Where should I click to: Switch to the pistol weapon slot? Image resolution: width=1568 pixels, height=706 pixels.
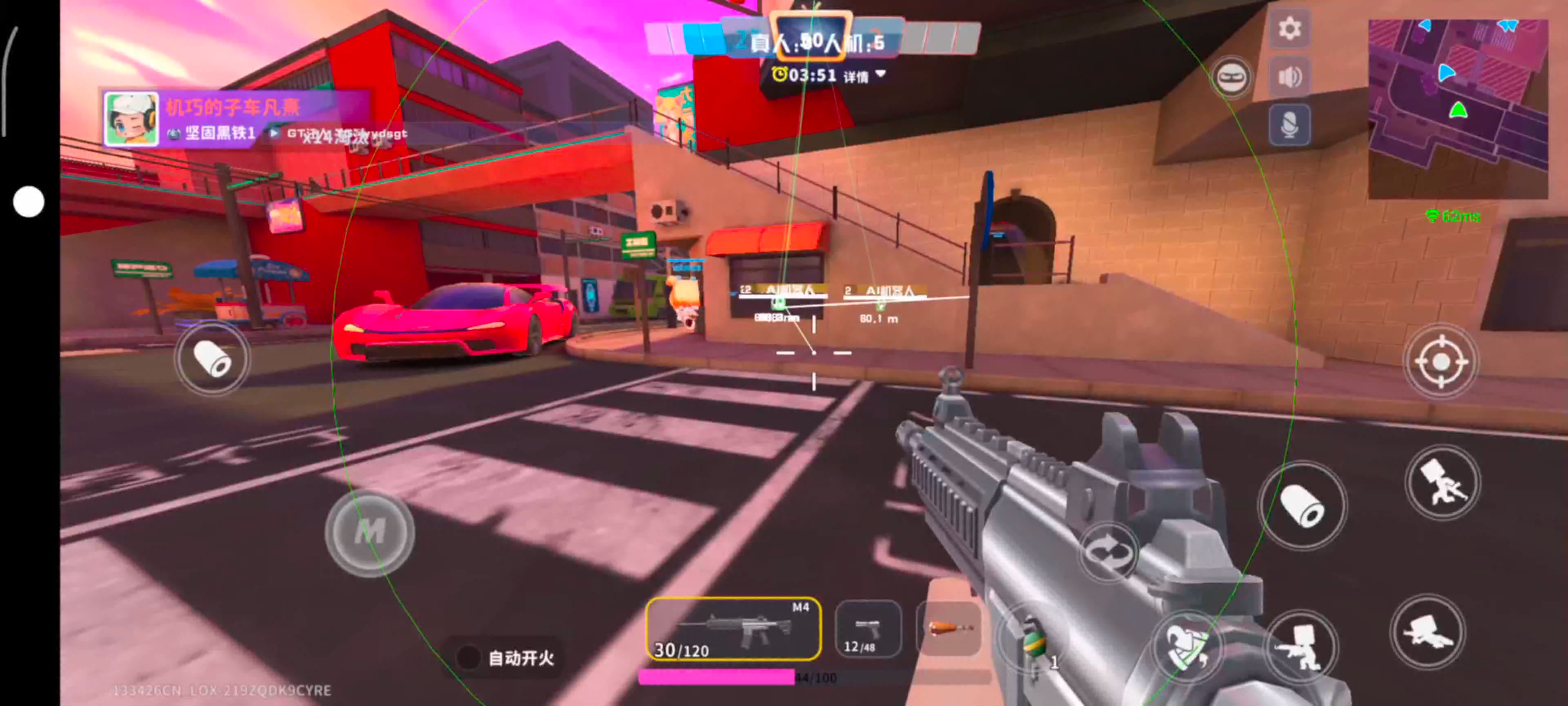pyautogui.click(x=867, y=629)
